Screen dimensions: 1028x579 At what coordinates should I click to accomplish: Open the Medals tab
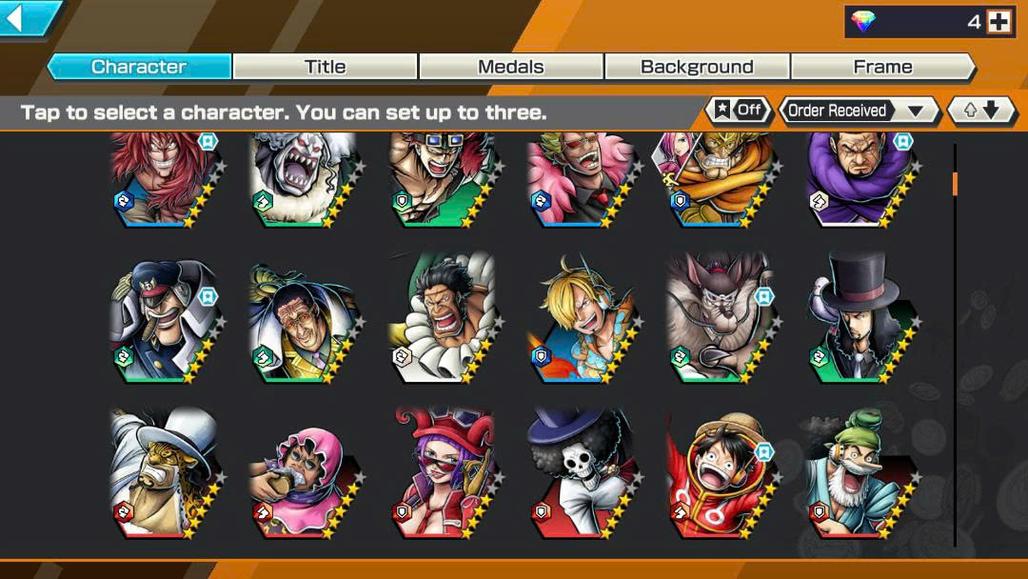(x=511, y=67)
